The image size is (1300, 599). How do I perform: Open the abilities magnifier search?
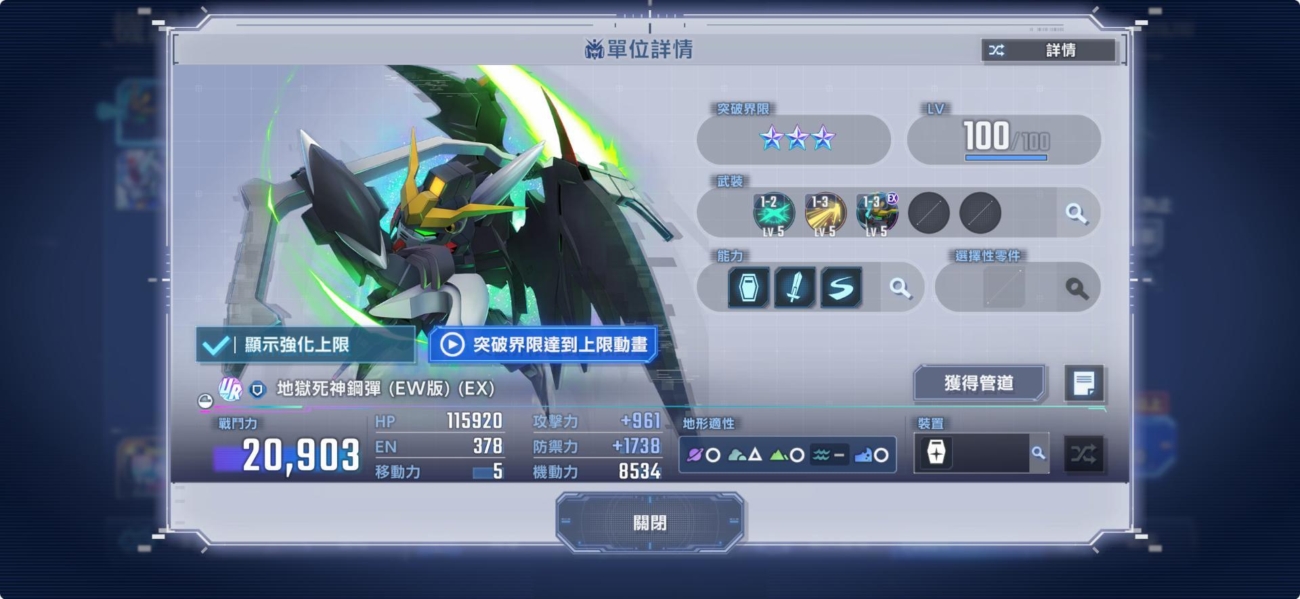[x=900, y=288]
